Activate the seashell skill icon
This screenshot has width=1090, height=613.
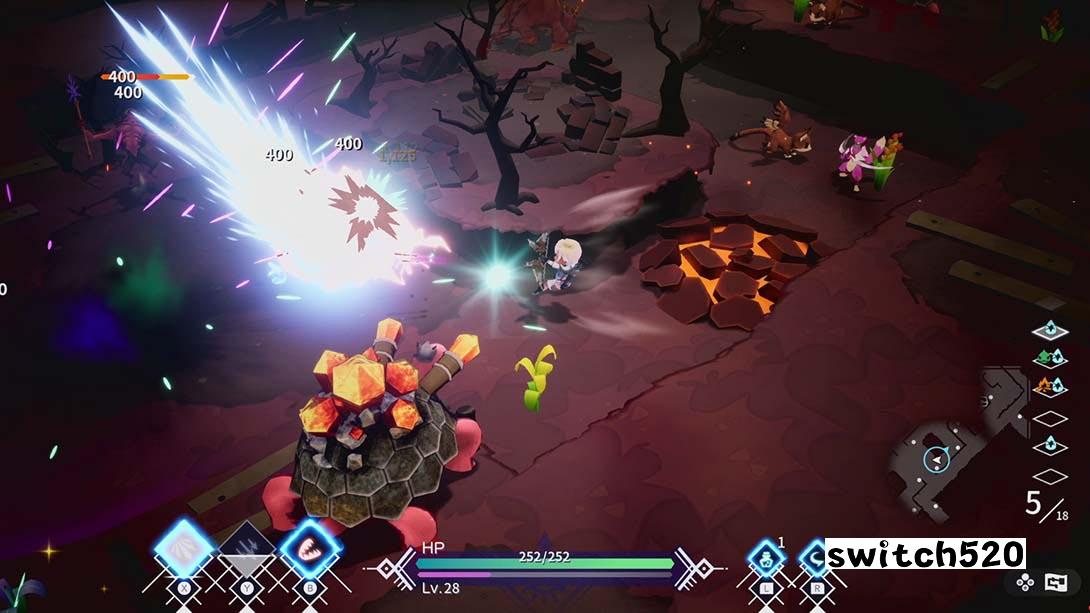click(185, 549)
